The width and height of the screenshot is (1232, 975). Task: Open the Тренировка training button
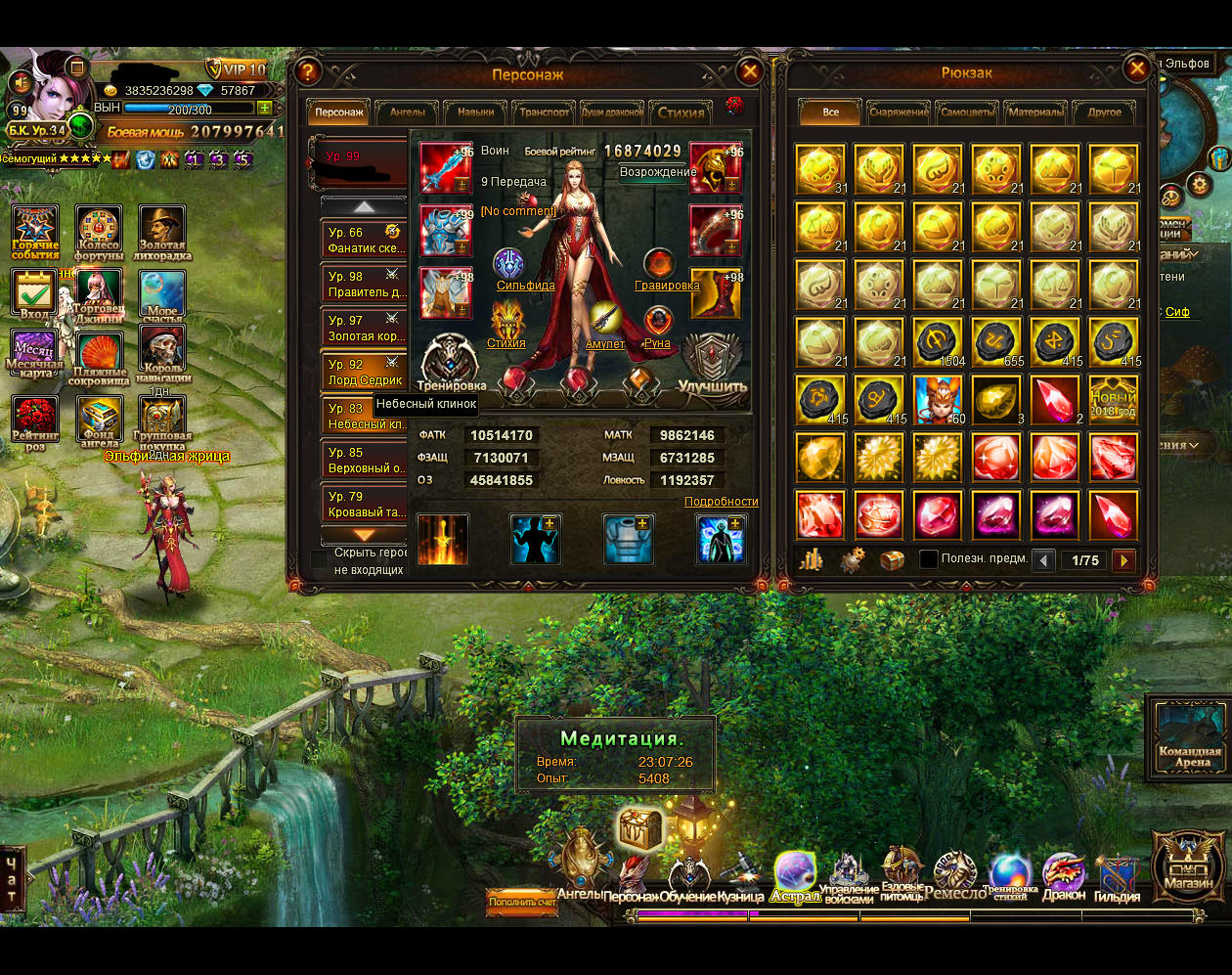click(x=451, y=364)
